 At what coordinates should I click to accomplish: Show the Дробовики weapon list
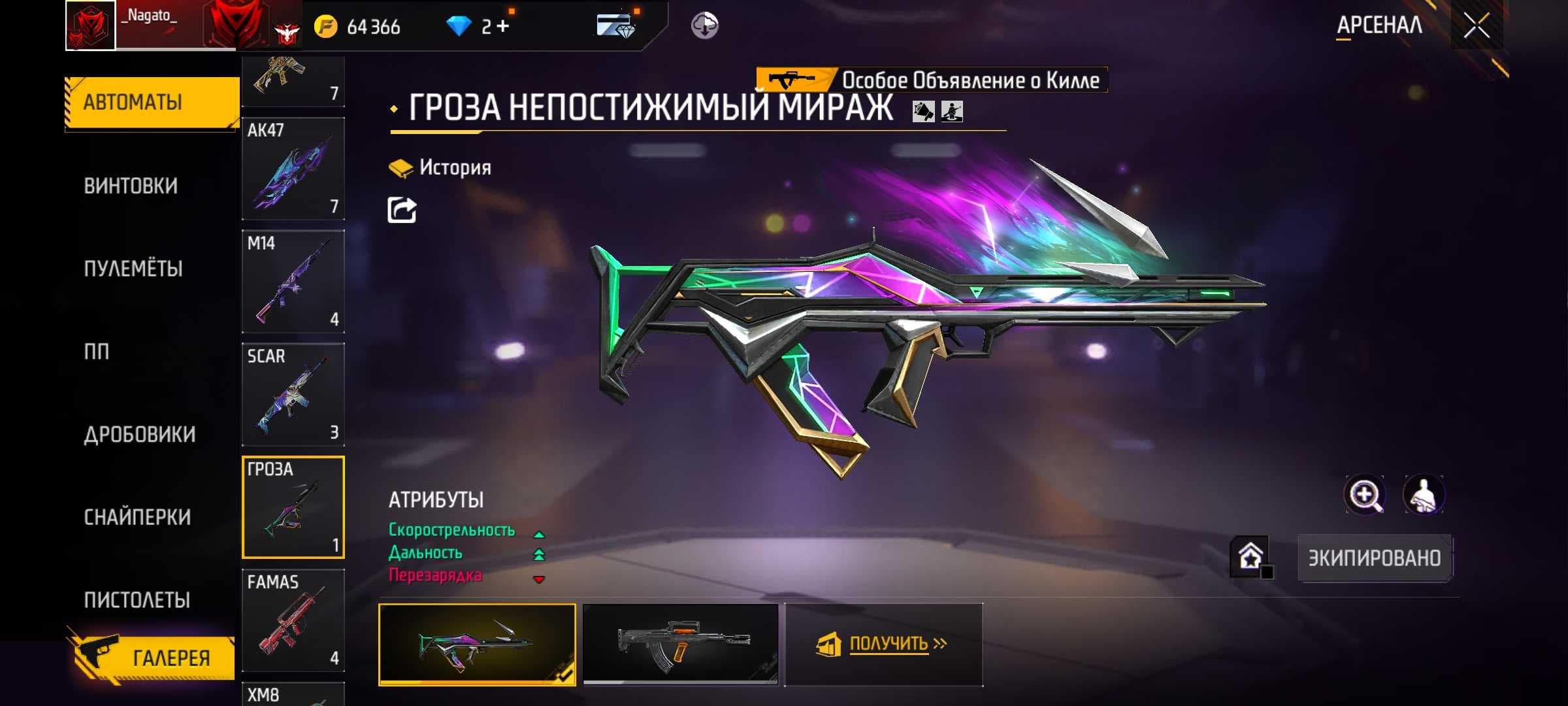click(140, 435)
